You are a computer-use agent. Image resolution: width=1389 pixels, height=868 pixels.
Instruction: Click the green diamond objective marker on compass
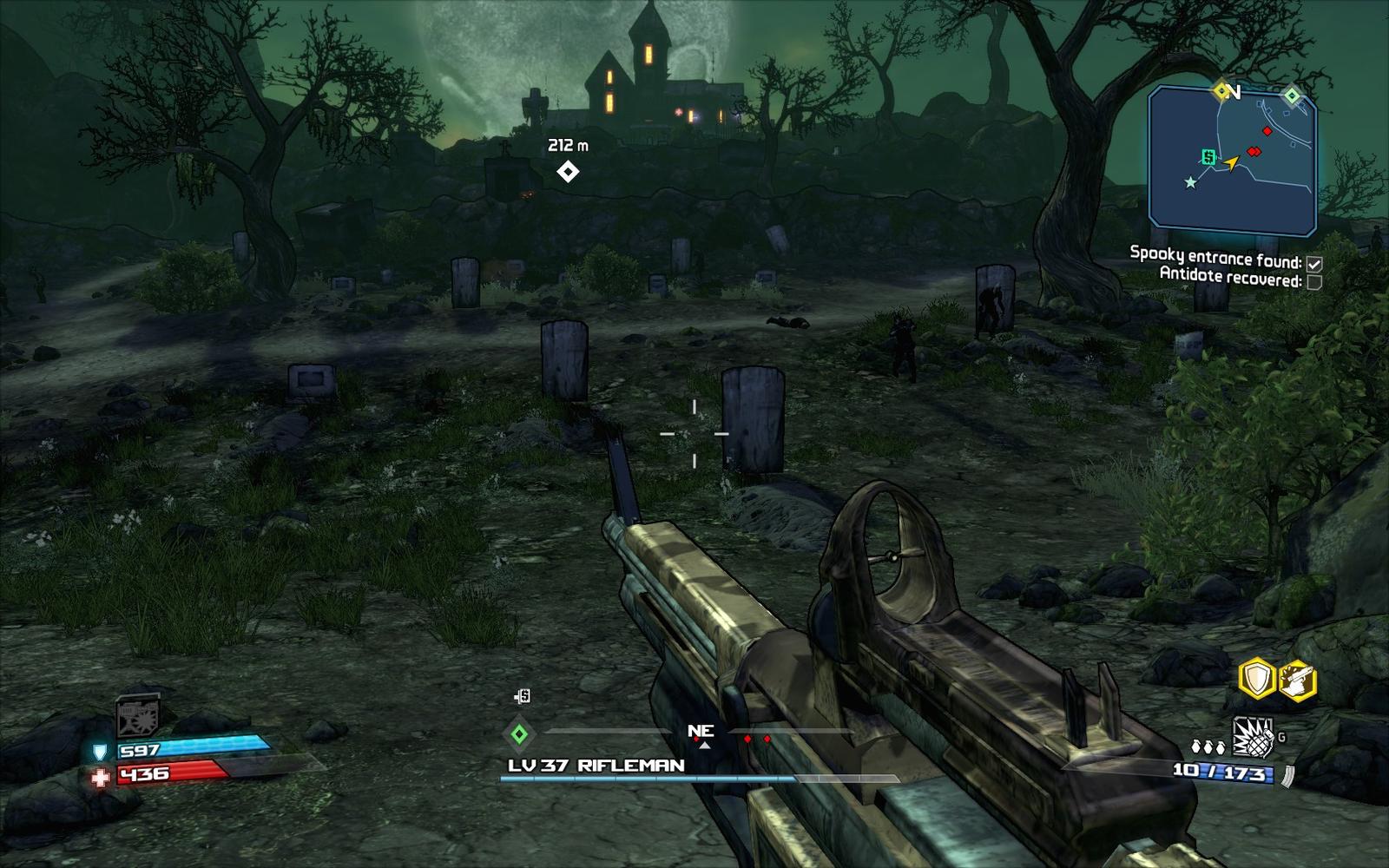[x=519, y=735]
